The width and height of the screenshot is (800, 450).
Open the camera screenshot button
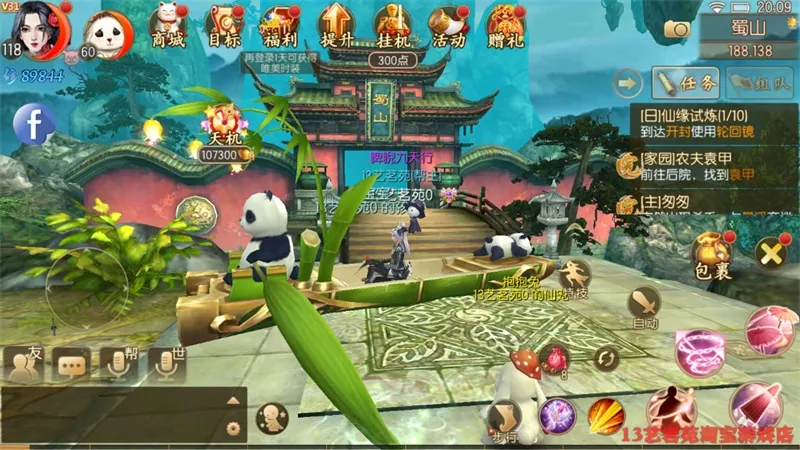pos(676,29)
